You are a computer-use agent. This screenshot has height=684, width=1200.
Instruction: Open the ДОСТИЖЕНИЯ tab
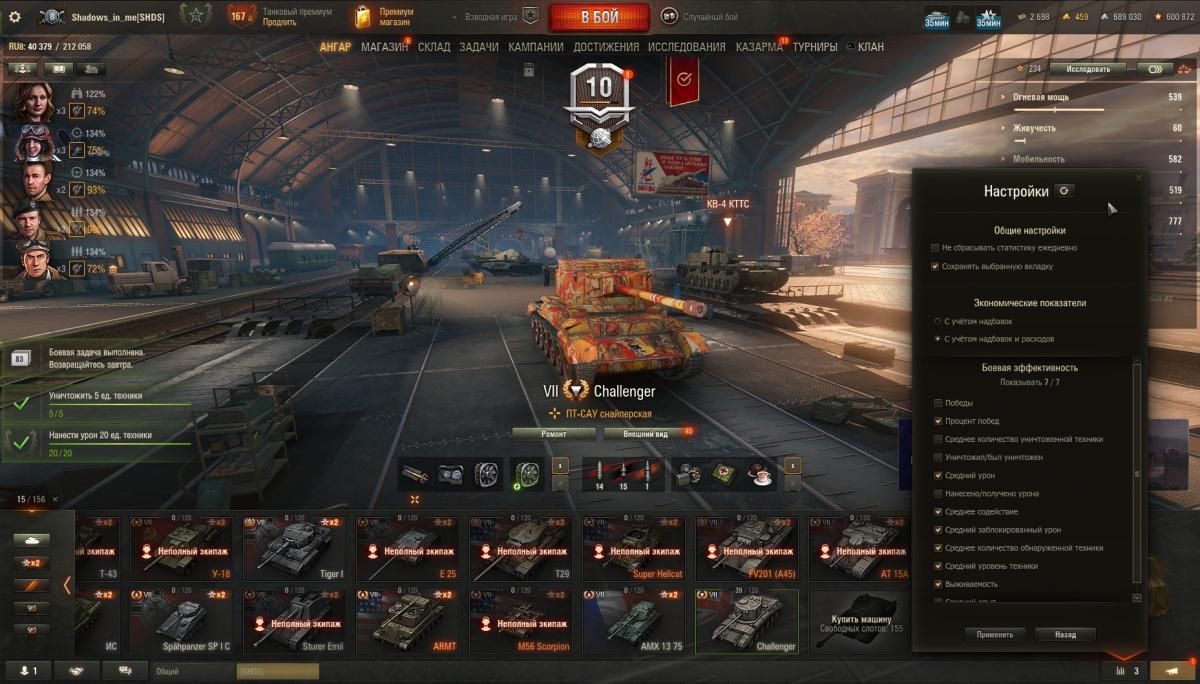tap(606, 47)
